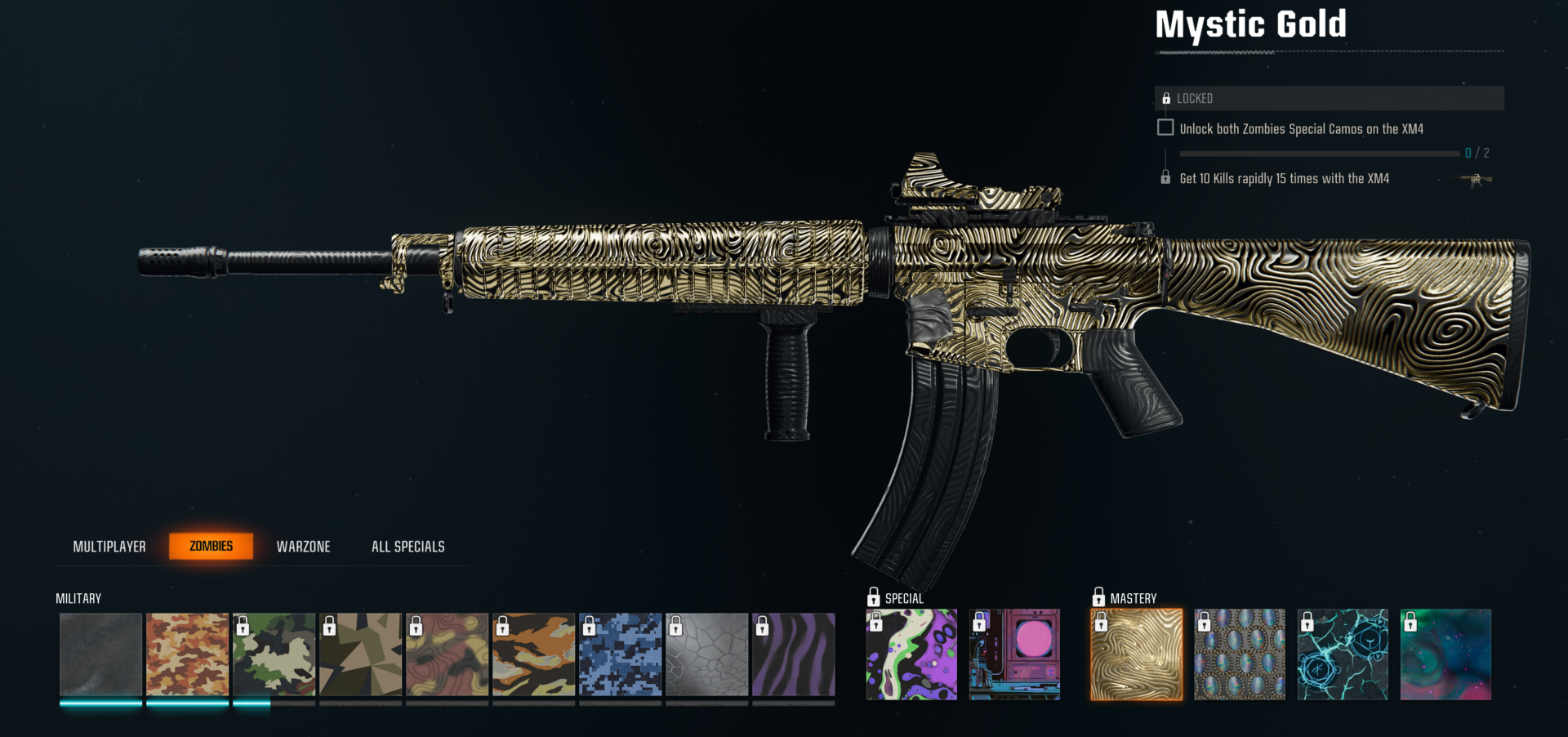Pick the cyan glowing cracks mastery camo

1342,654
